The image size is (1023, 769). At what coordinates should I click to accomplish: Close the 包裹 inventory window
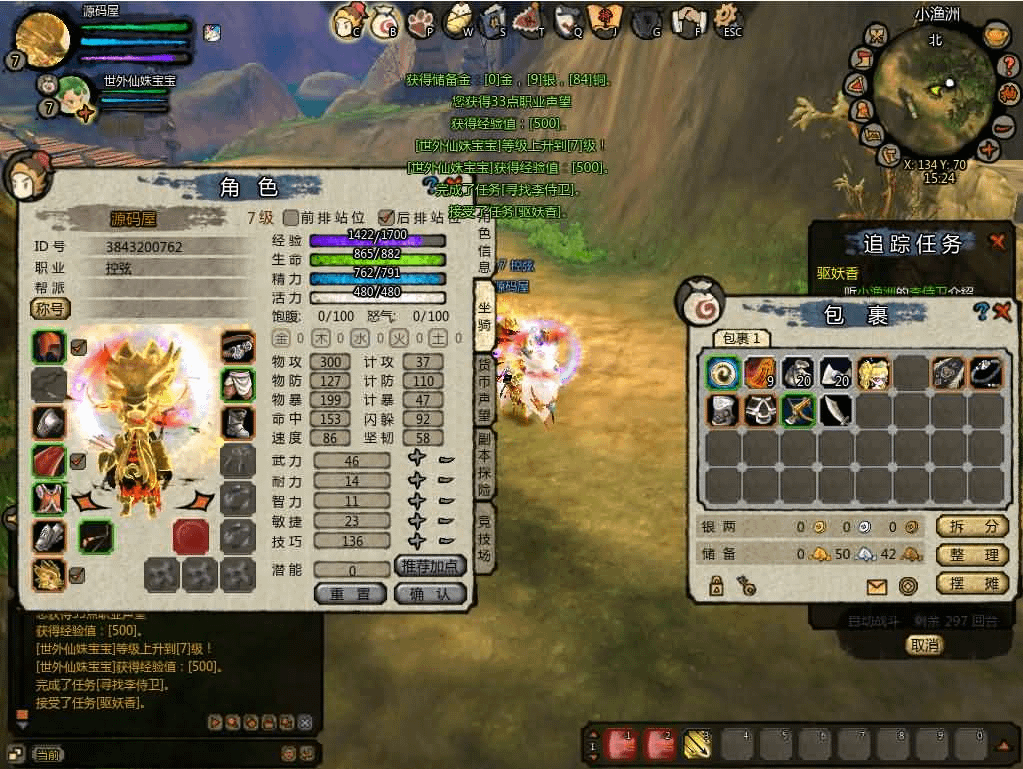click(x=1003, y=312)
